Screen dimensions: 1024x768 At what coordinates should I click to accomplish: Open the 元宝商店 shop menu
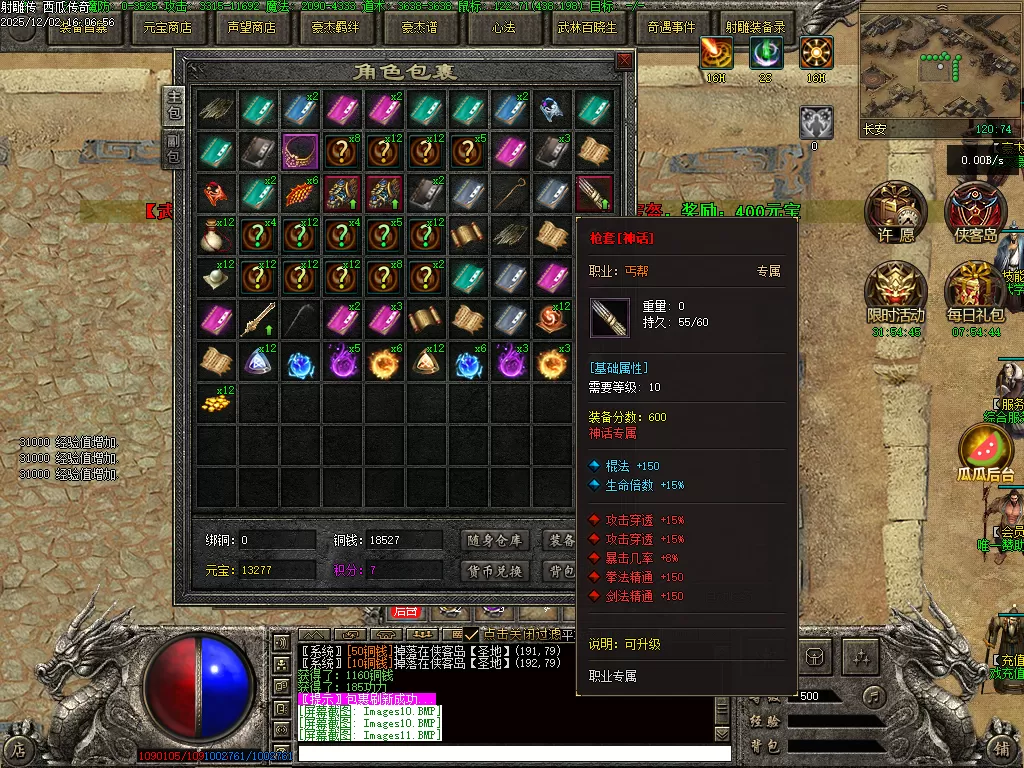point(167,28)
